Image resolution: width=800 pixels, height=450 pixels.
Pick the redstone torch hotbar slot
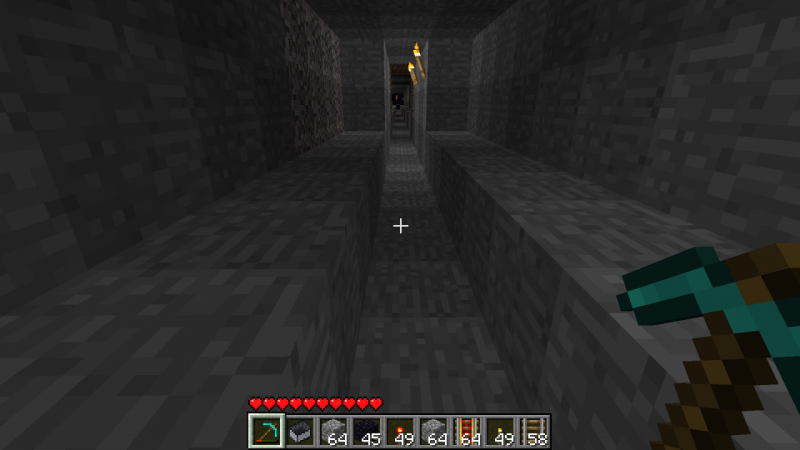pos(399,431)
